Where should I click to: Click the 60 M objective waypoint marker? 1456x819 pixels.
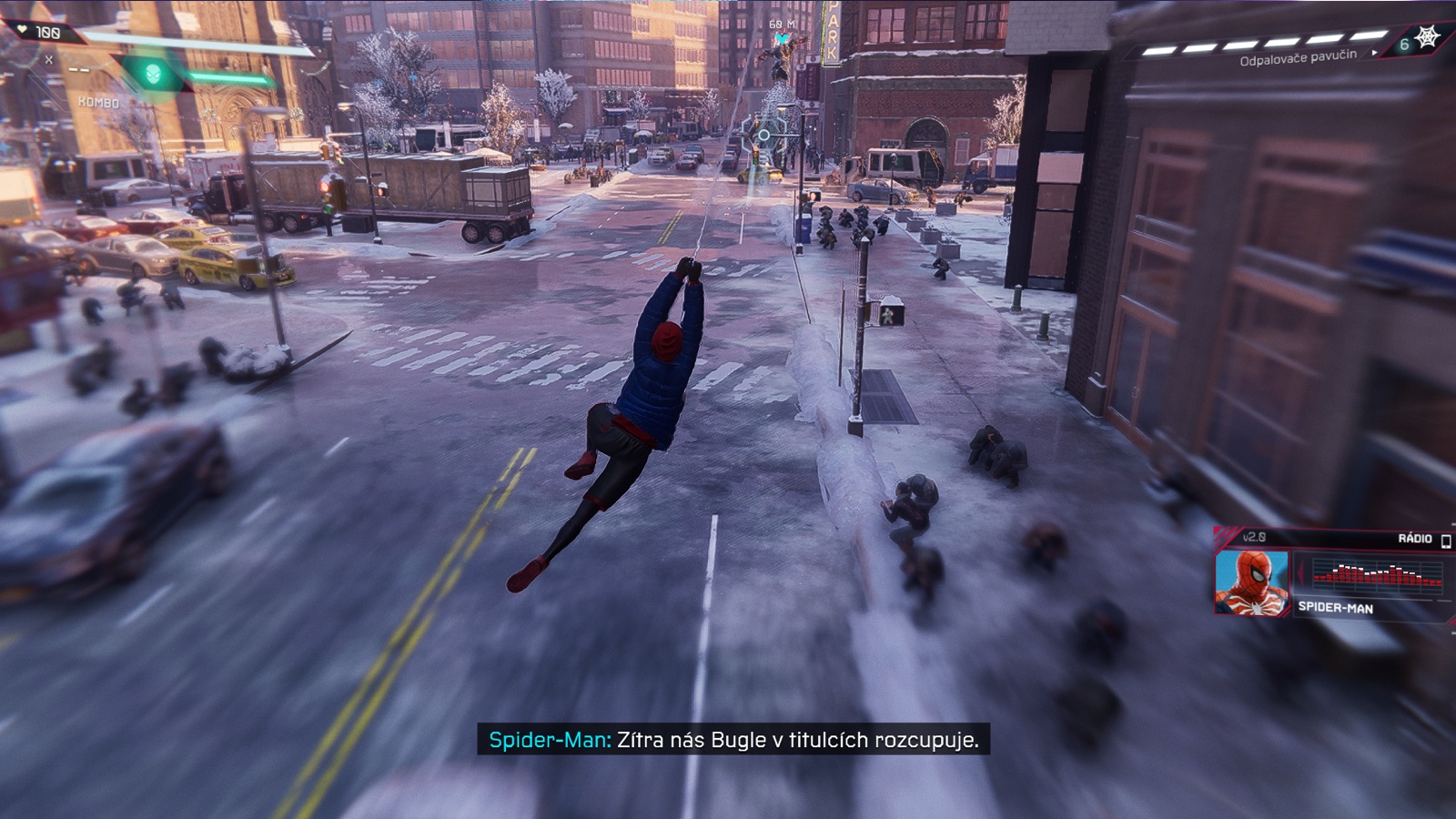point(780,39)
